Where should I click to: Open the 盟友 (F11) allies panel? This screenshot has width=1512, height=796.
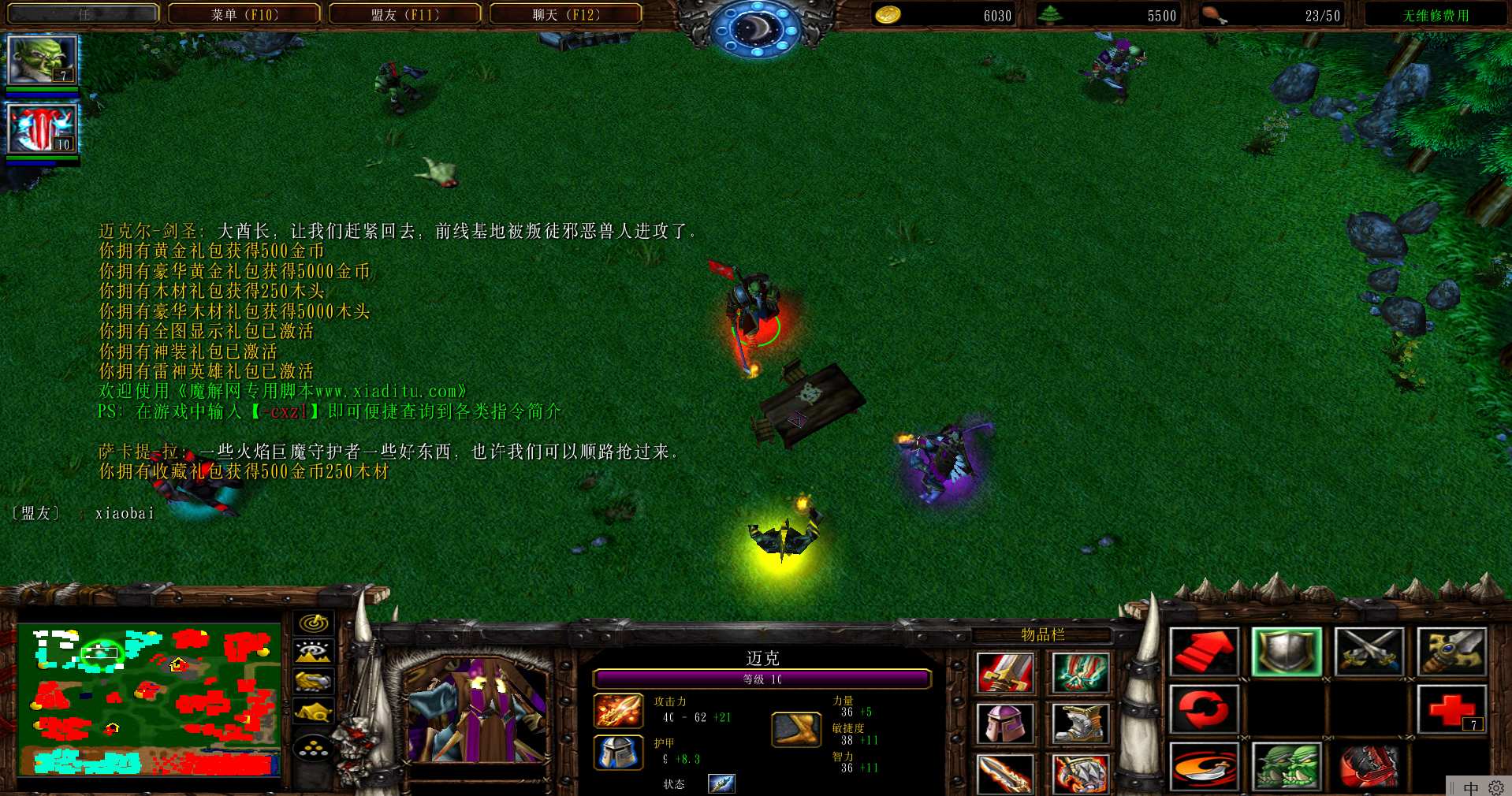tap(405, 14)
